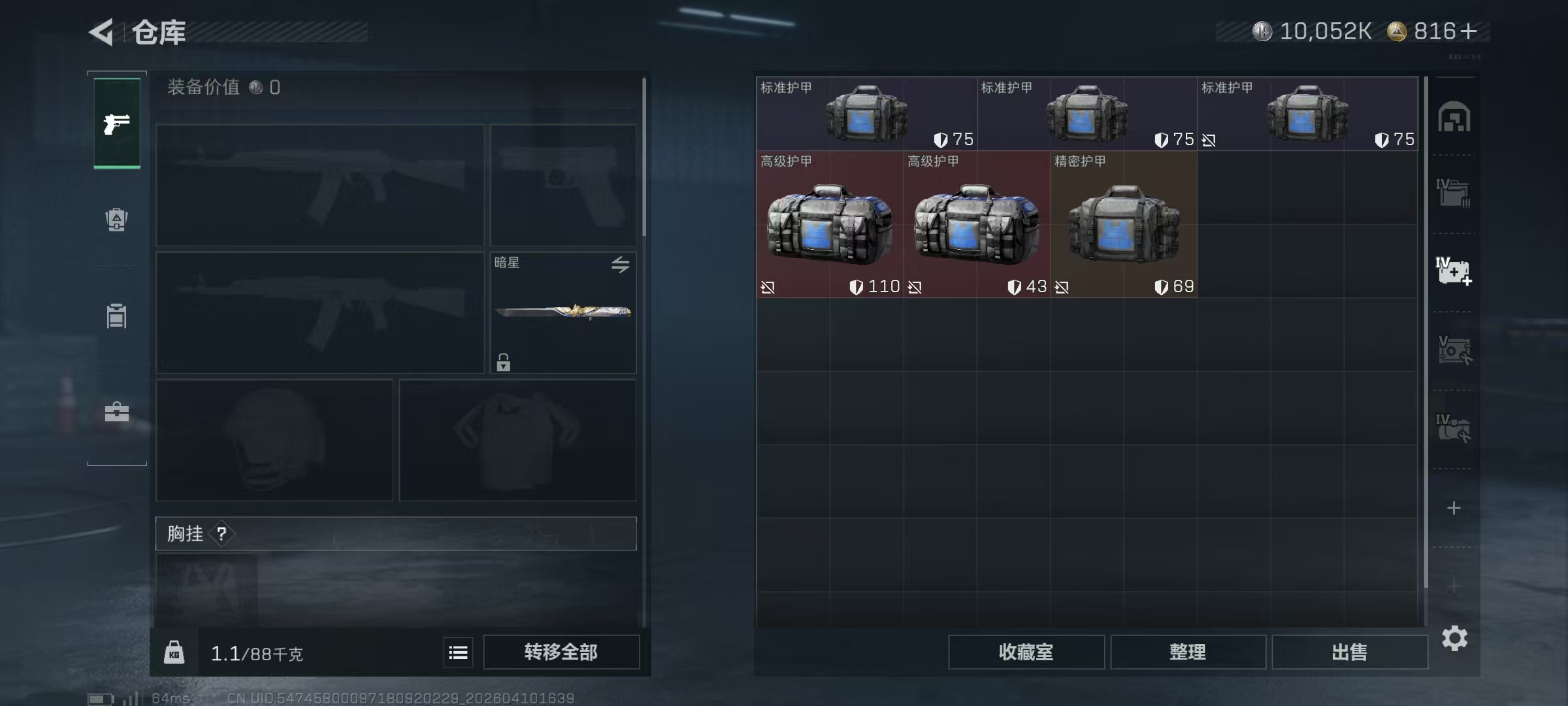Toggle the lock on the 暗星 knife
Image resolution: width=1568 pixels, height=706 pixels.
pyautogui.click(x=502, y=361)
